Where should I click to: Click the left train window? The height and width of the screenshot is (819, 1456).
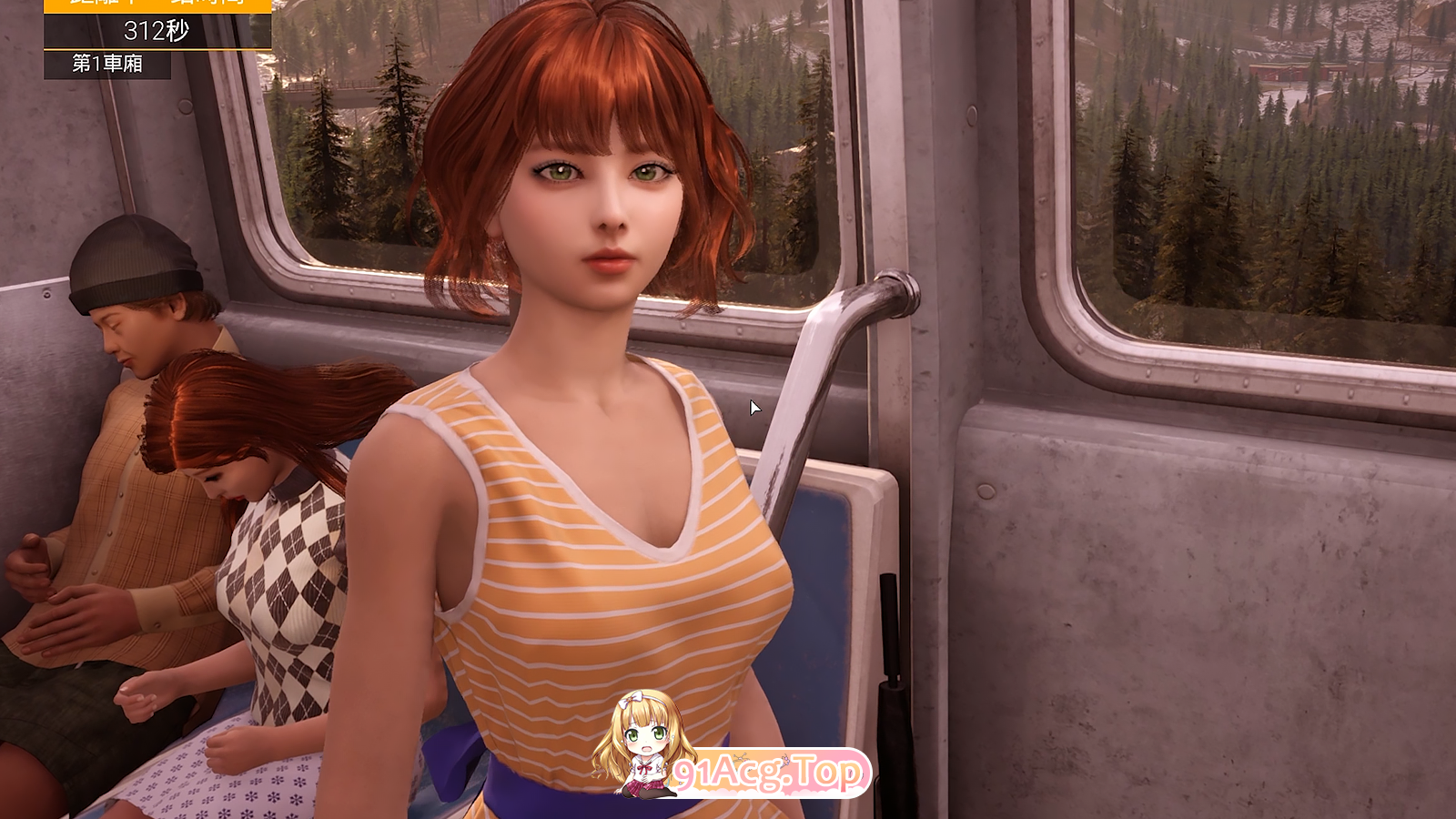click(346, 164)
